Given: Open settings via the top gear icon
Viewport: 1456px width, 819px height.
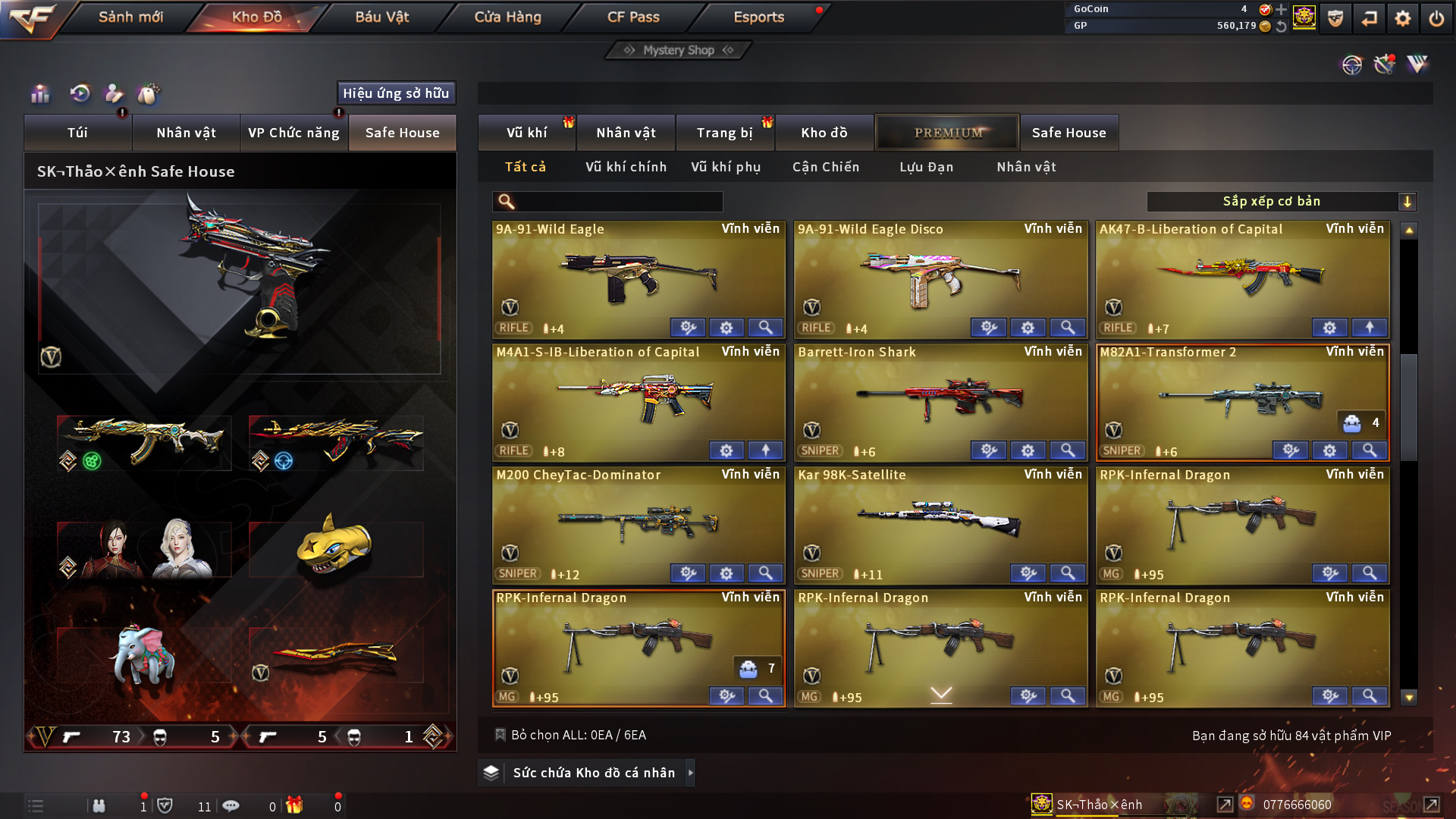Looking at the screenshot, I should (1403, 18).
